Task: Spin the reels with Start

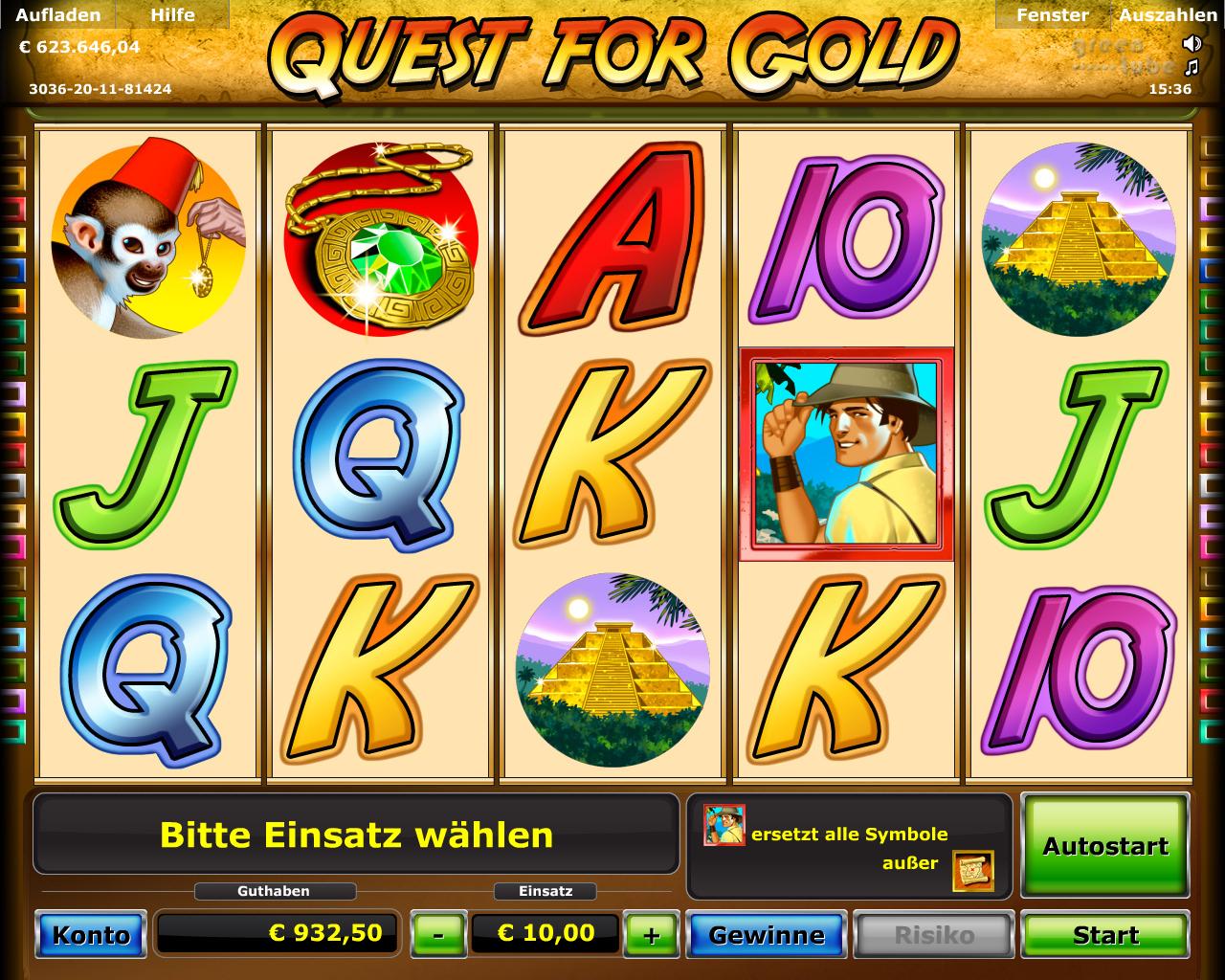Action: point(1105,934)
